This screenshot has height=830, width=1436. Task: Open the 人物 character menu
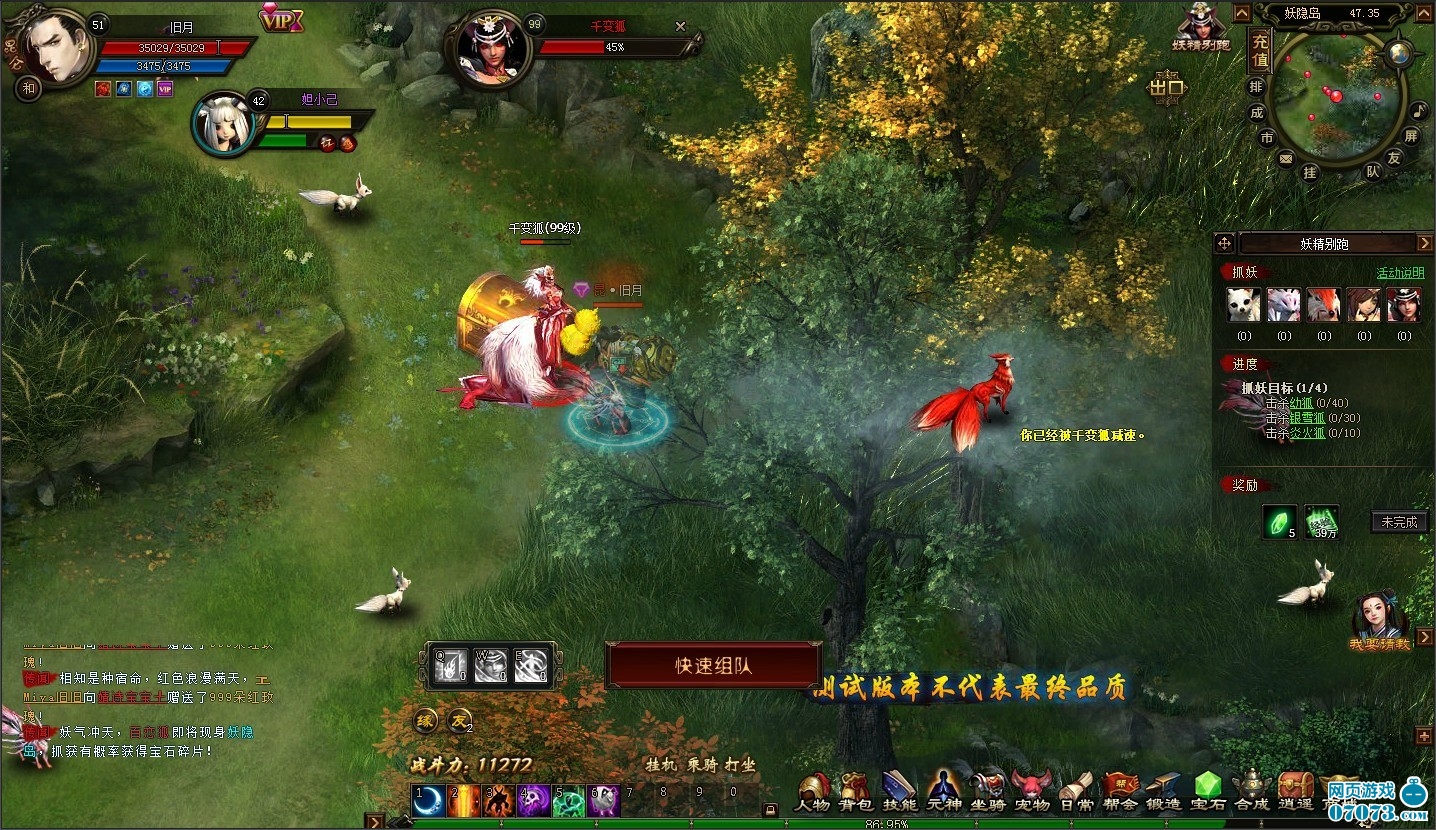(x=813, y=792)
